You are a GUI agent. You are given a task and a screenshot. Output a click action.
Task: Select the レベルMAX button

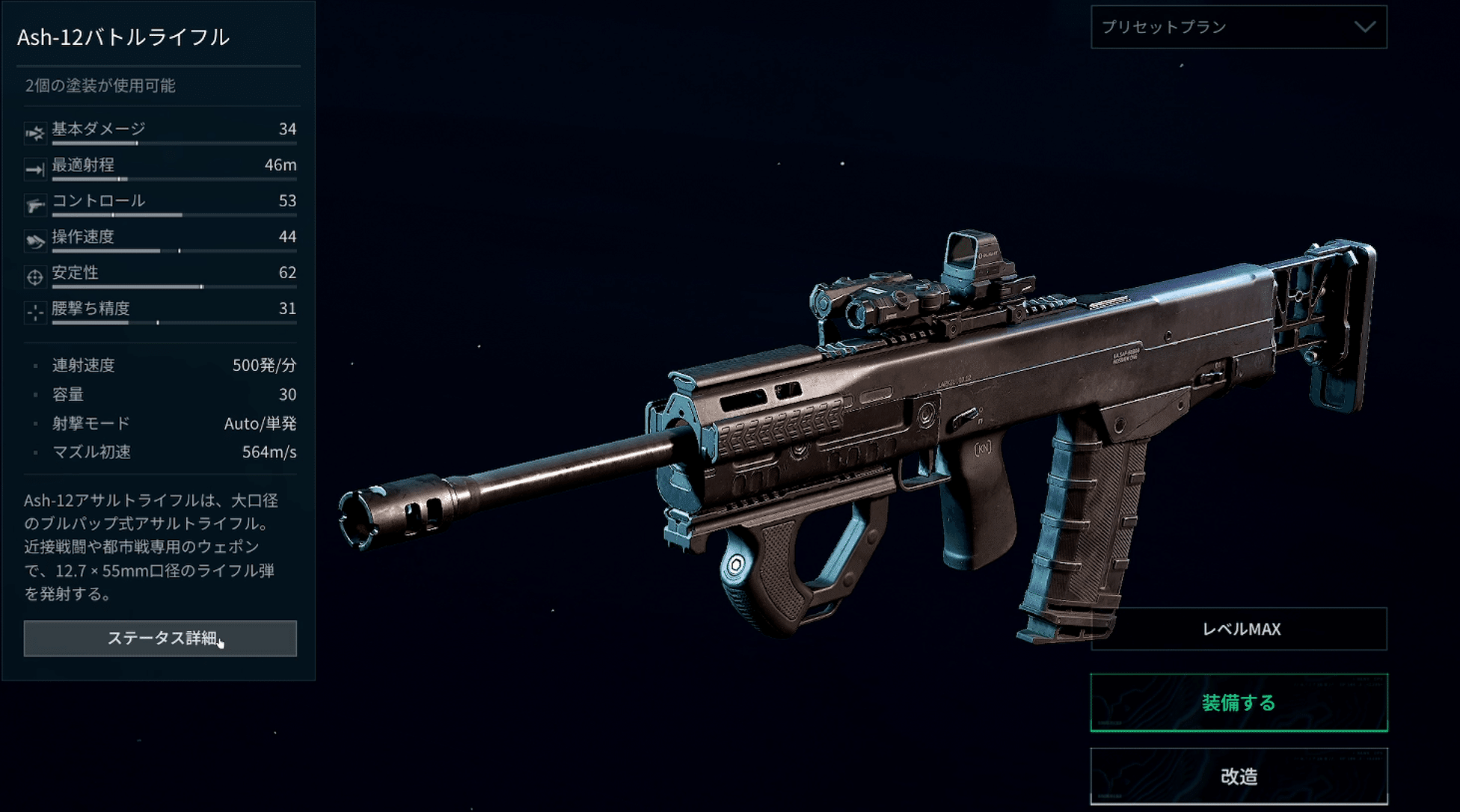(1239, 629)
